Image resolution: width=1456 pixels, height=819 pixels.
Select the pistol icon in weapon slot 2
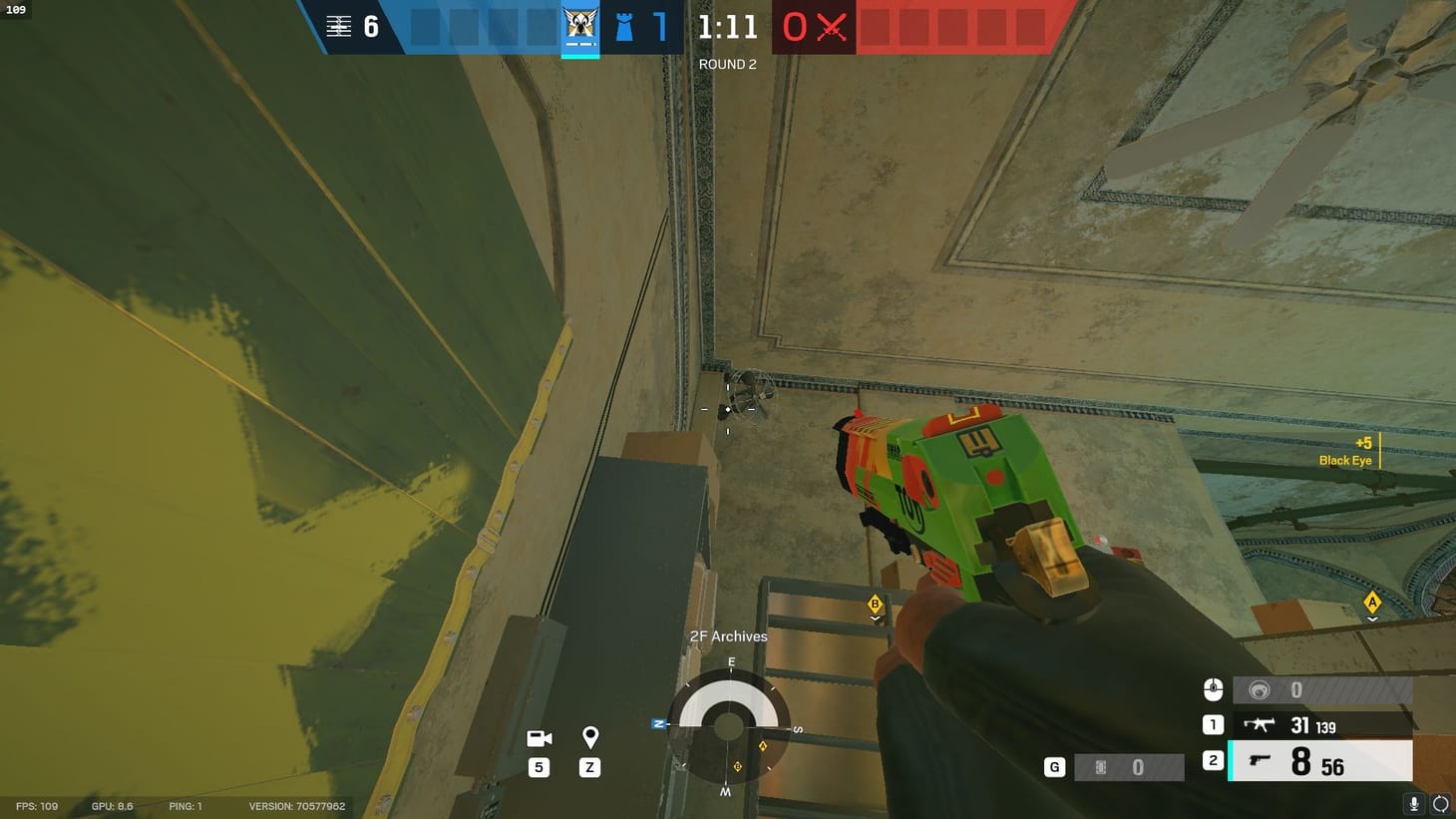(x=1260, y=760)
